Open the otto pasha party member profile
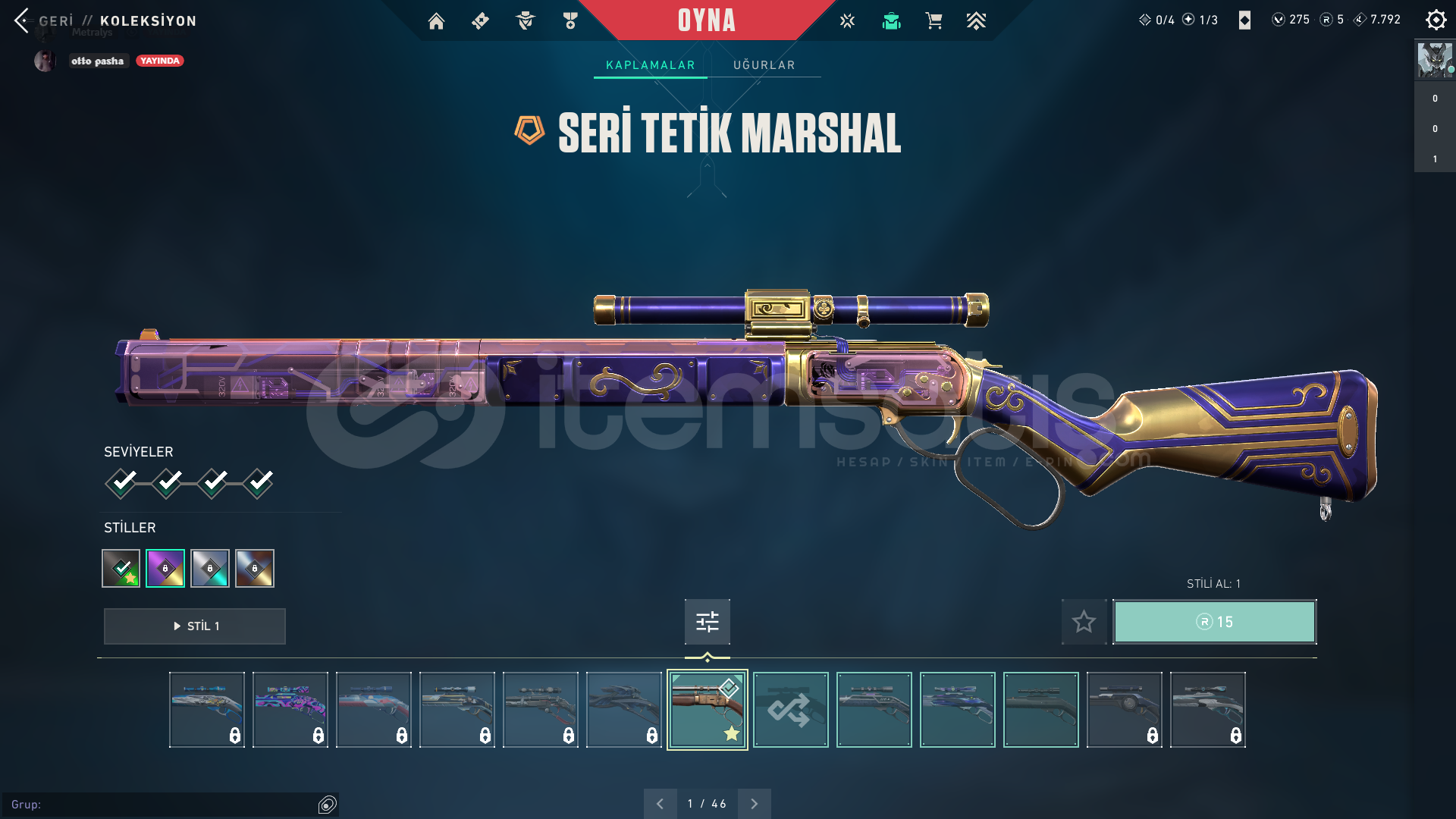 (97, 61)
